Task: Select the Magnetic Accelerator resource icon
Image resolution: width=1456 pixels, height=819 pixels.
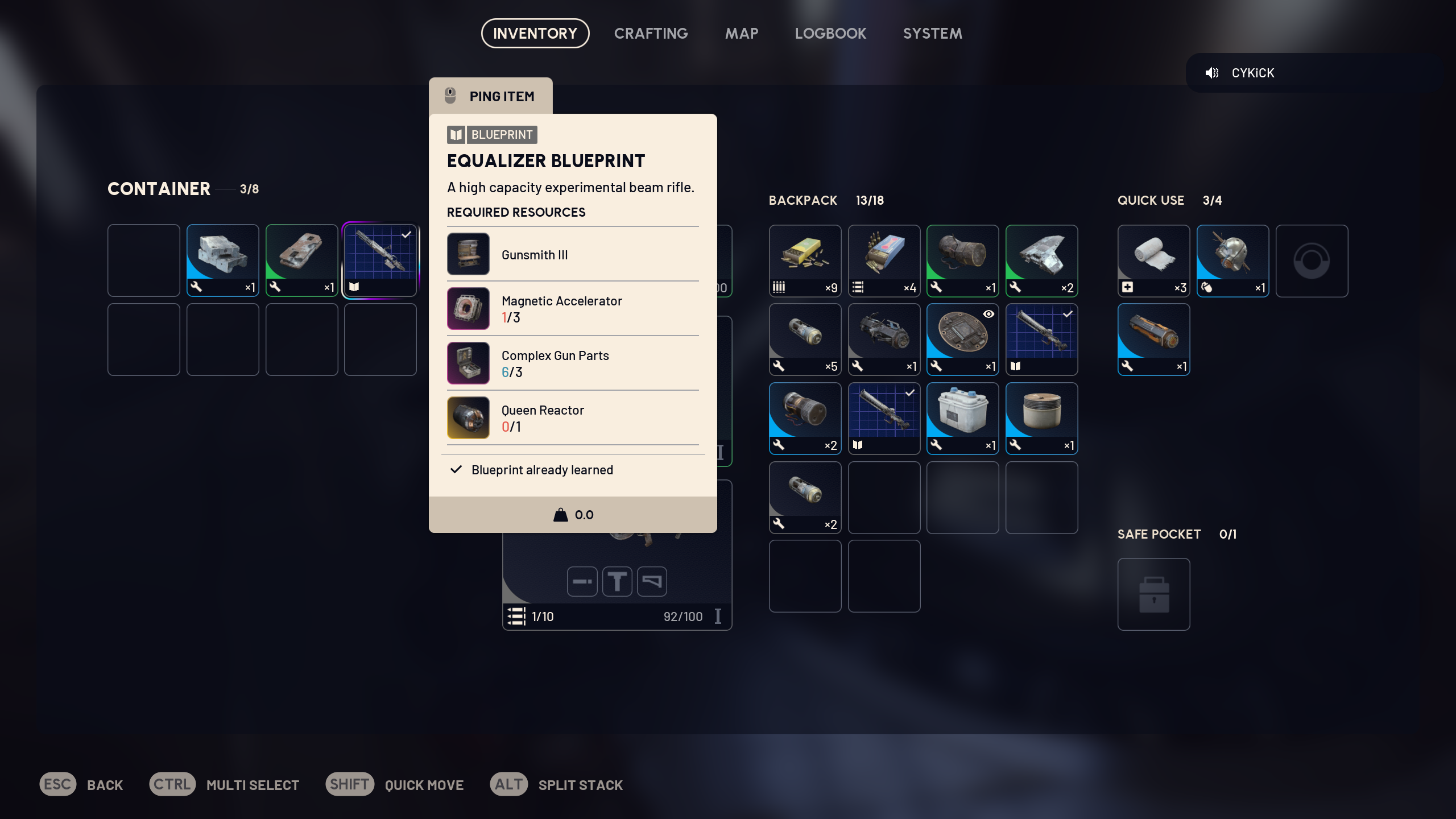Action: [x=468, y=308]
